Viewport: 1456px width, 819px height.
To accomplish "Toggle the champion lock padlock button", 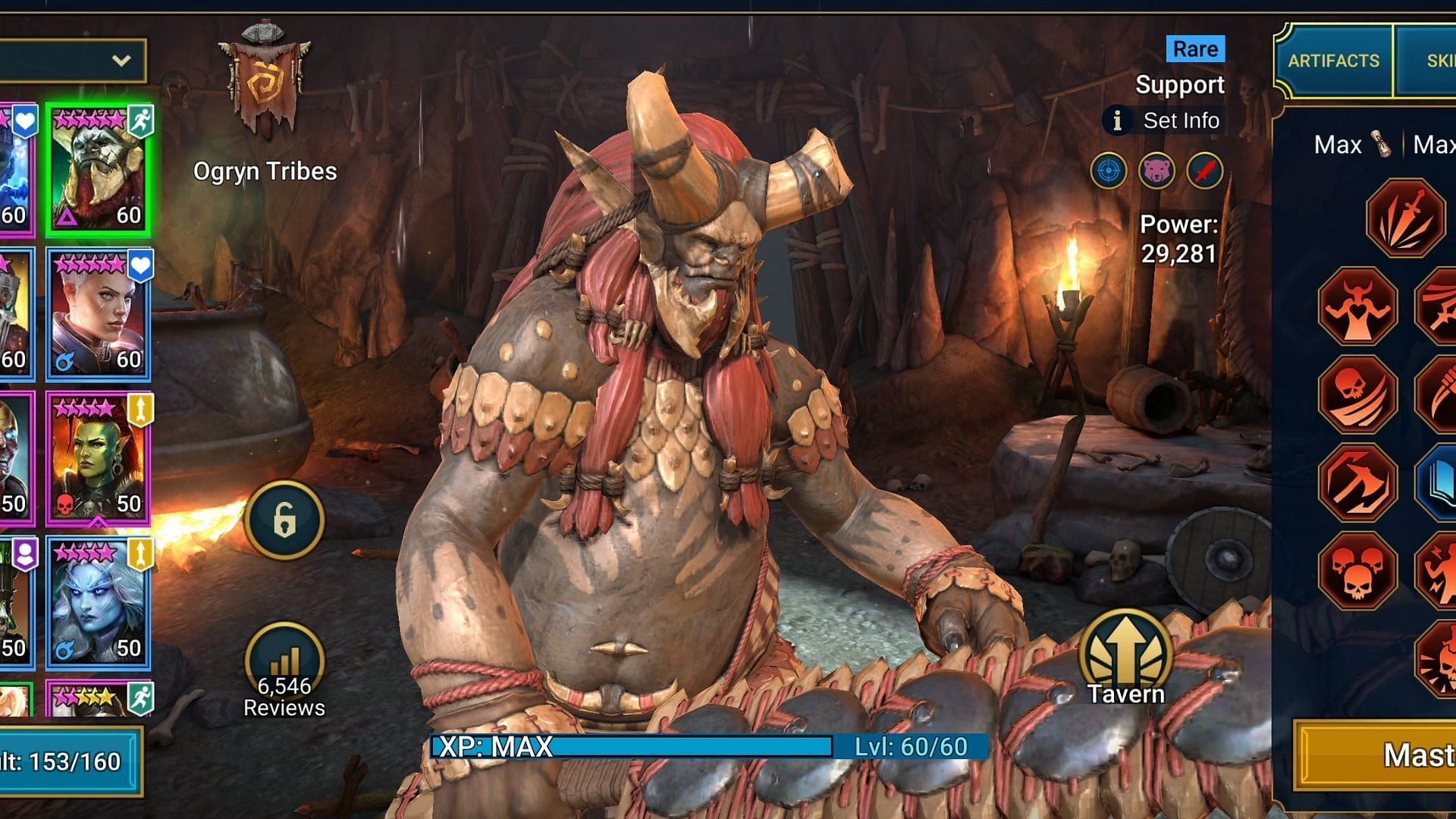I will pyautogui.click(x=284, y=520).
